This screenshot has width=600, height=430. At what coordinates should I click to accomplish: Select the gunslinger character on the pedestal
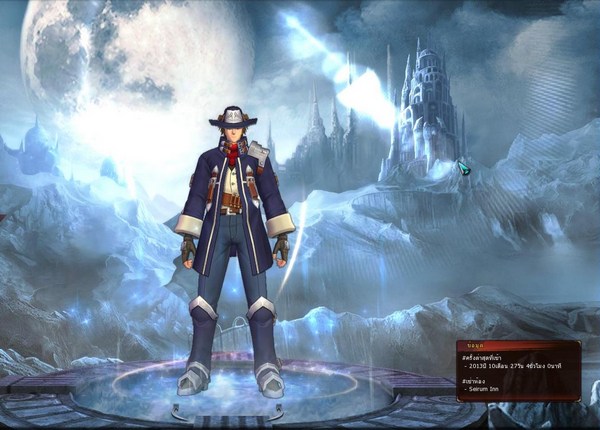(233, 230)
